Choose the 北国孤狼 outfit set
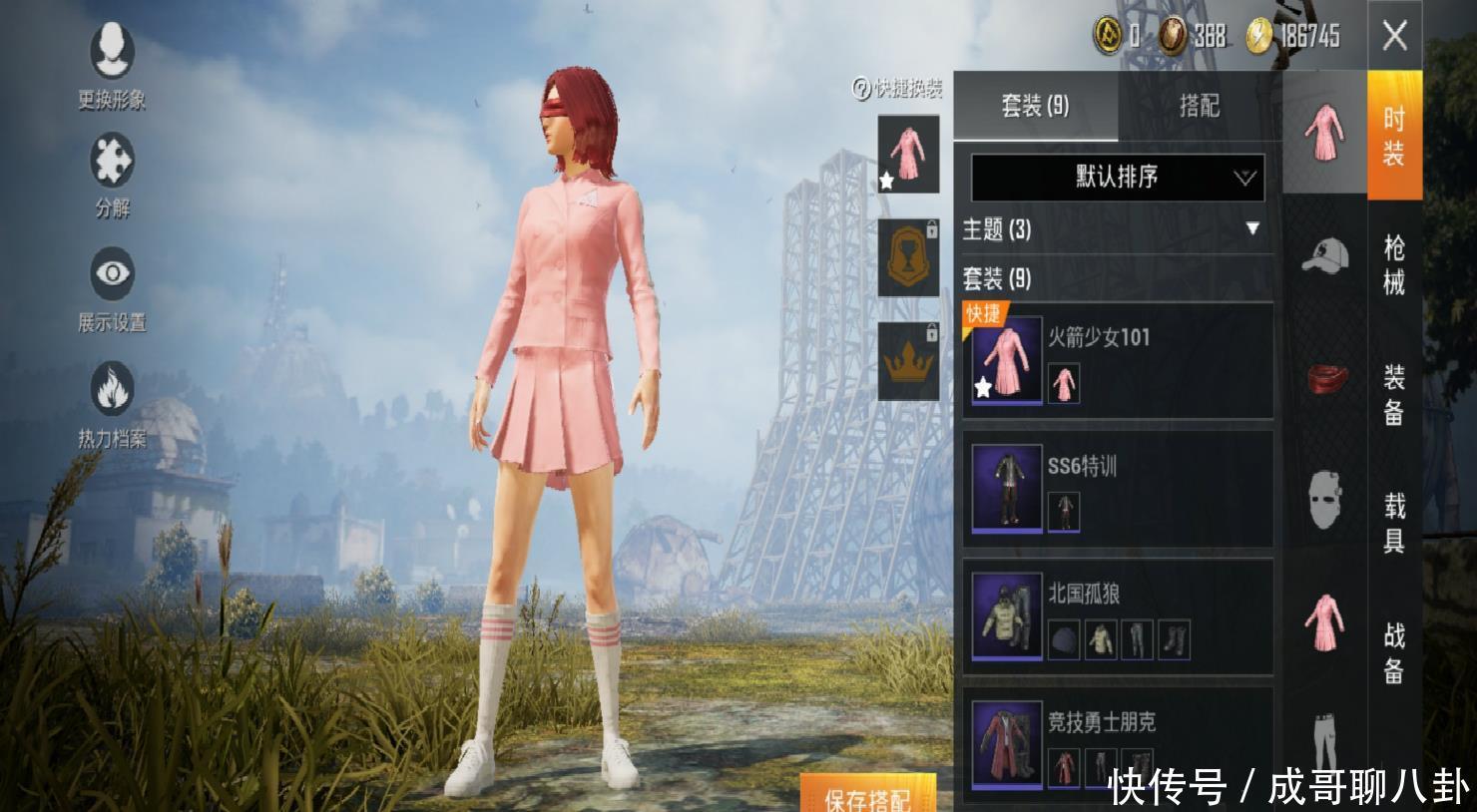This screenshot has width=1477, height=812. point(1117,616)
